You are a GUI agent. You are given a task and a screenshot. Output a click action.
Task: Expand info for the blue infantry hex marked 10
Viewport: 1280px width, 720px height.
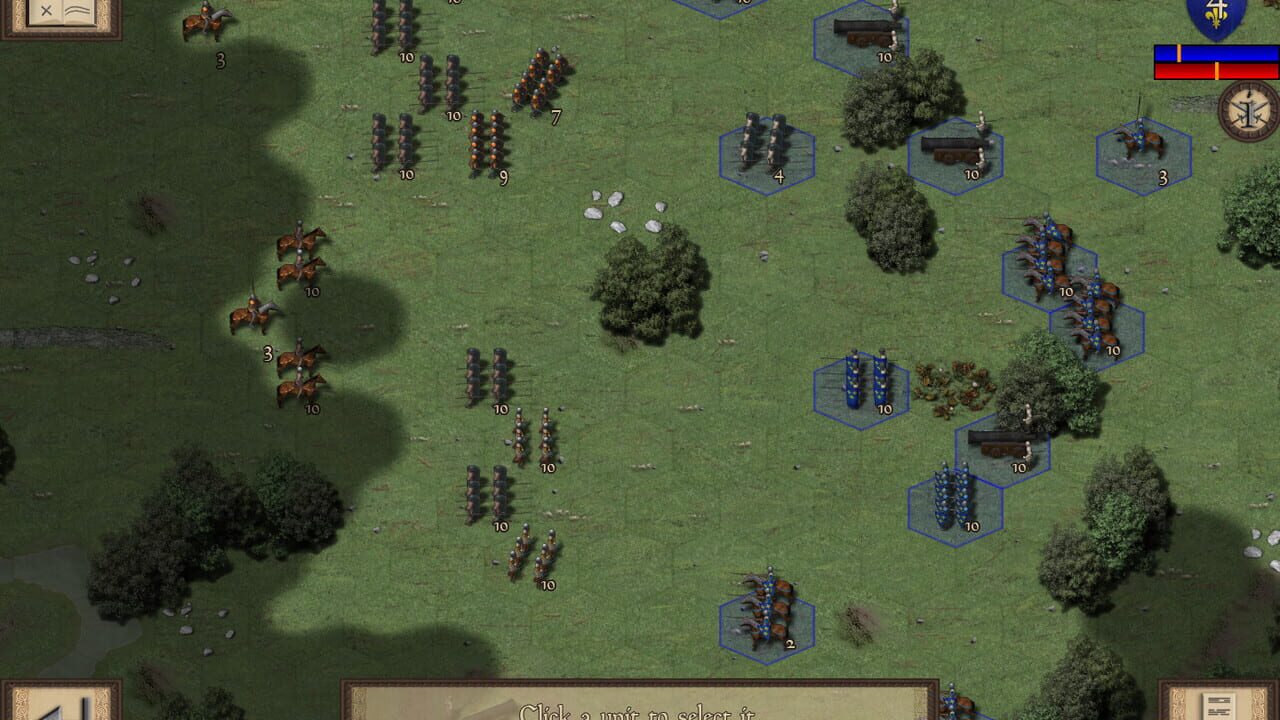(x=955, y=500)
